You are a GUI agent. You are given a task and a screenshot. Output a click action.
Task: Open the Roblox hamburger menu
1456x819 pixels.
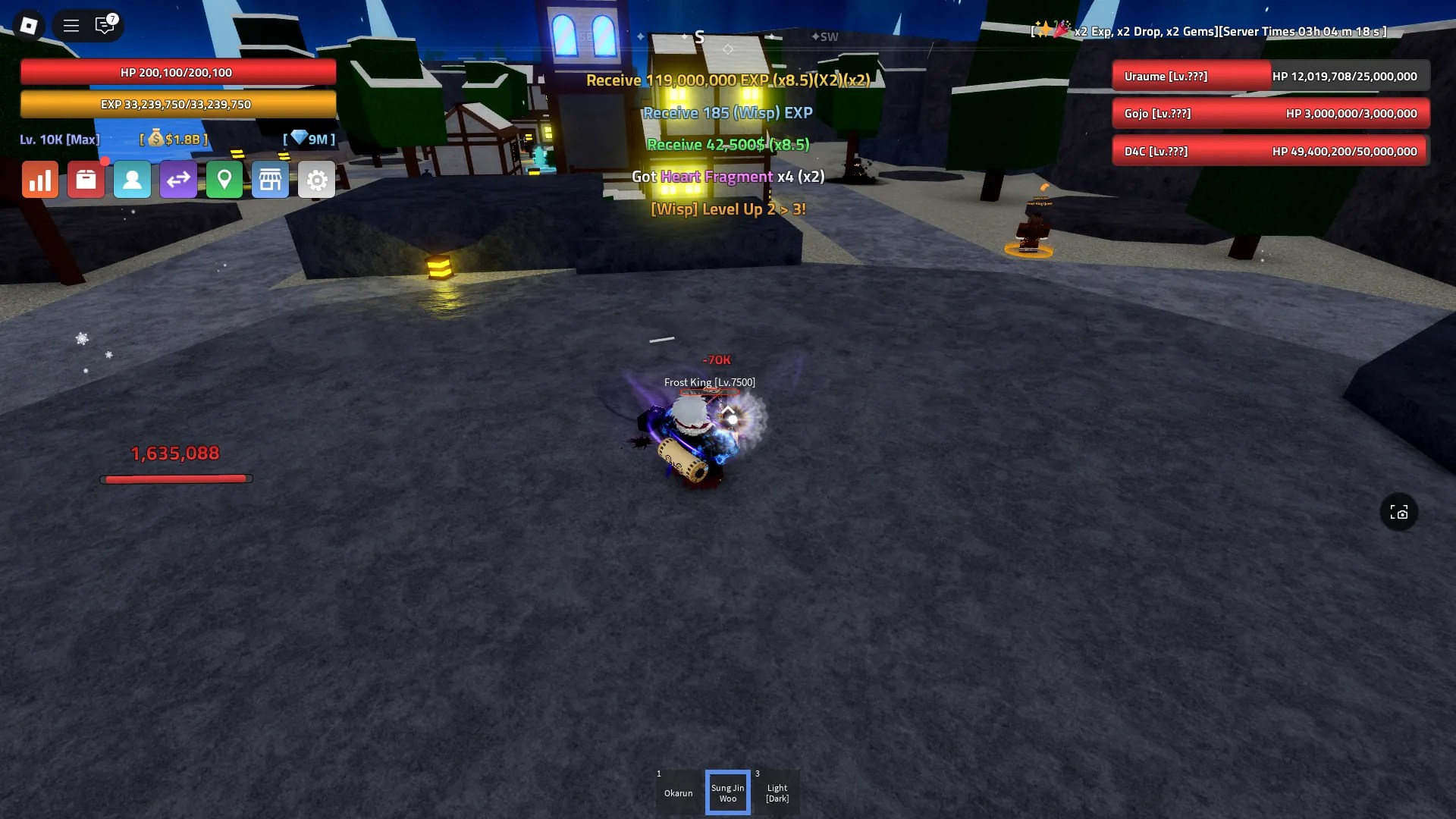click(x=71, y=25)
